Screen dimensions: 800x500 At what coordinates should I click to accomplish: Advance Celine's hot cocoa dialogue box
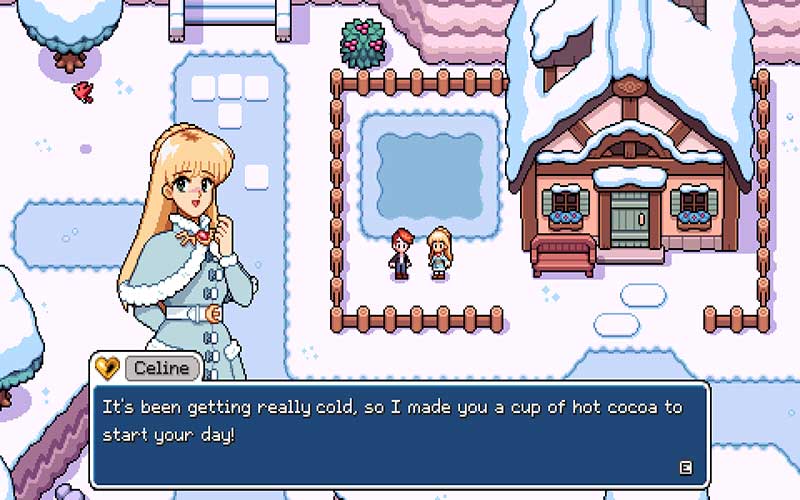point(685,466)
